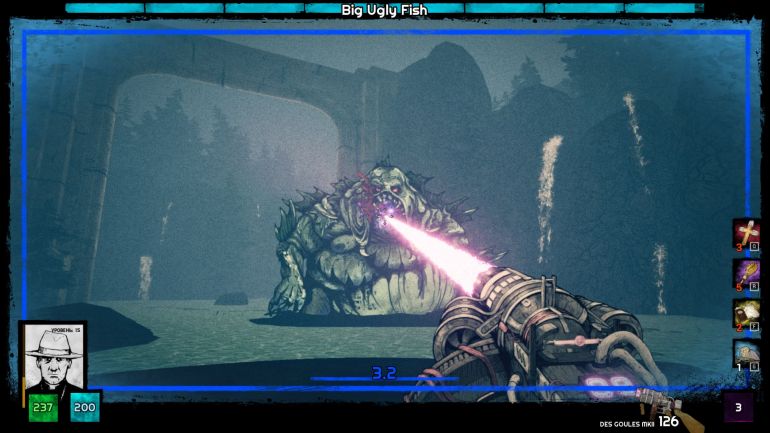770x433 pixels.
Task: Select the owl item icon
Action: tap(747, 353)
